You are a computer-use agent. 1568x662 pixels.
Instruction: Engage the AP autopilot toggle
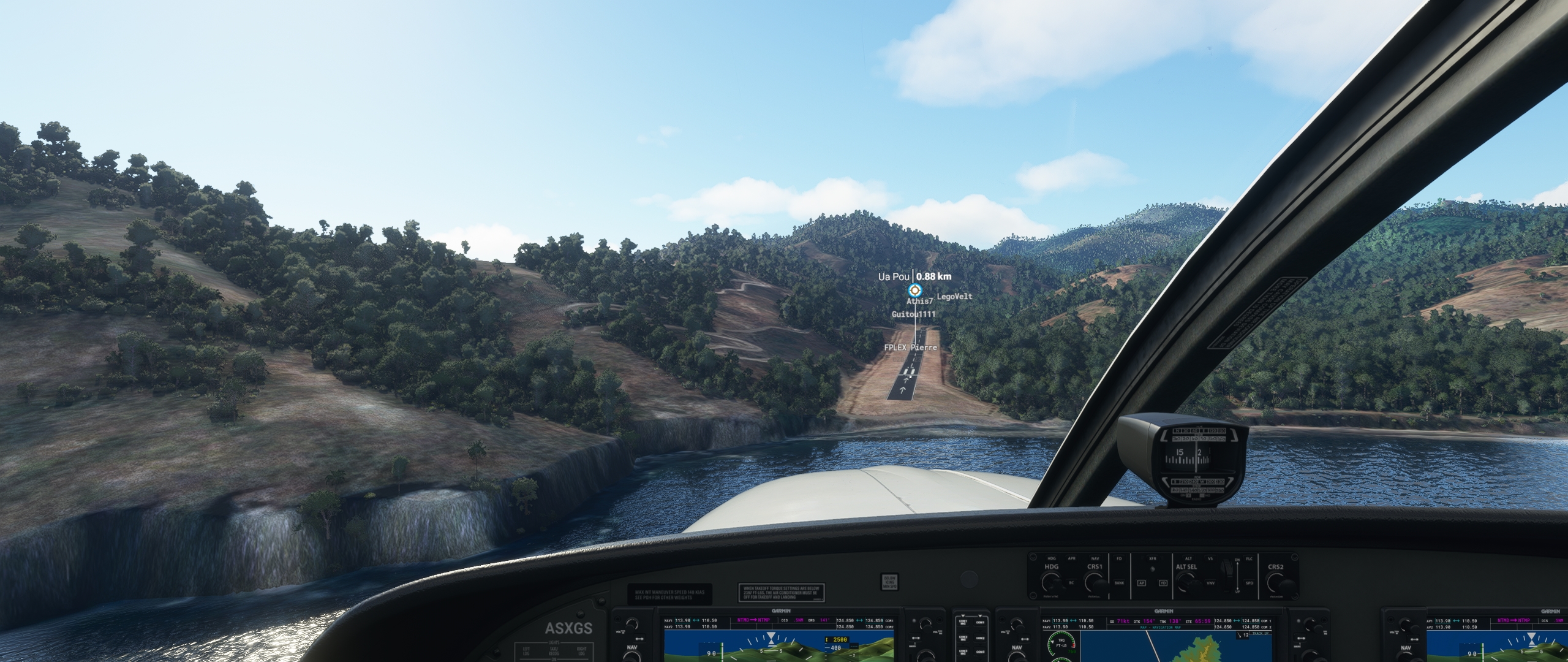[1142, 584]
